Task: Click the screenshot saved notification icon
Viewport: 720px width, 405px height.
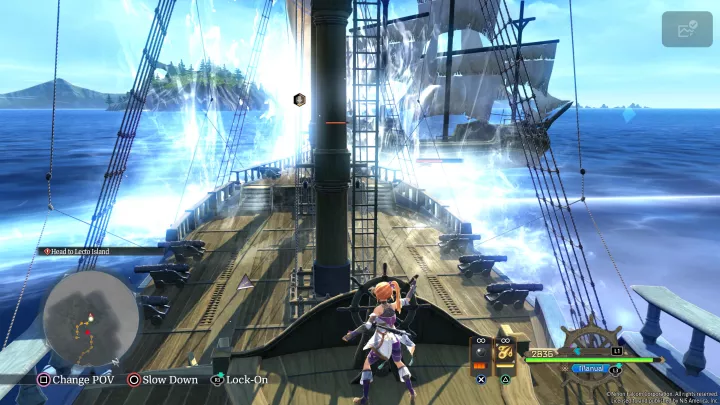Action: [686, 29]
